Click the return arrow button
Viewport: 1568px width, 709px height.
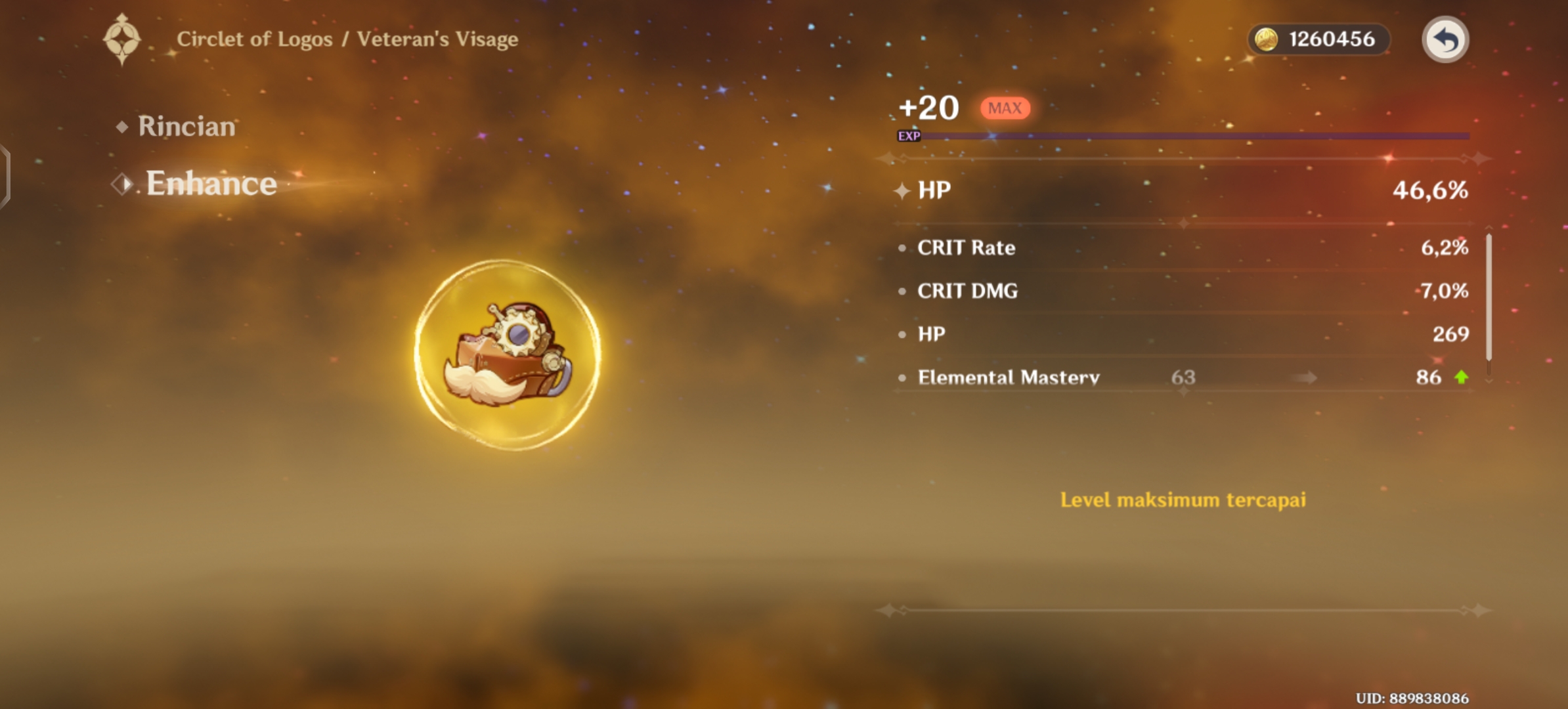coord(1445,39)
